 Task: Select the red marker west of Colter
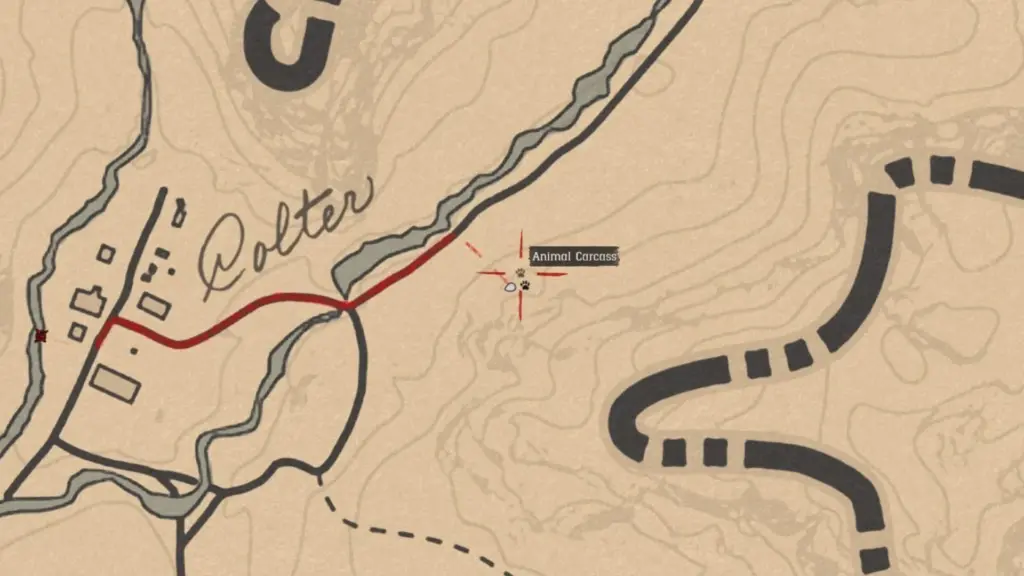point(41,336)
